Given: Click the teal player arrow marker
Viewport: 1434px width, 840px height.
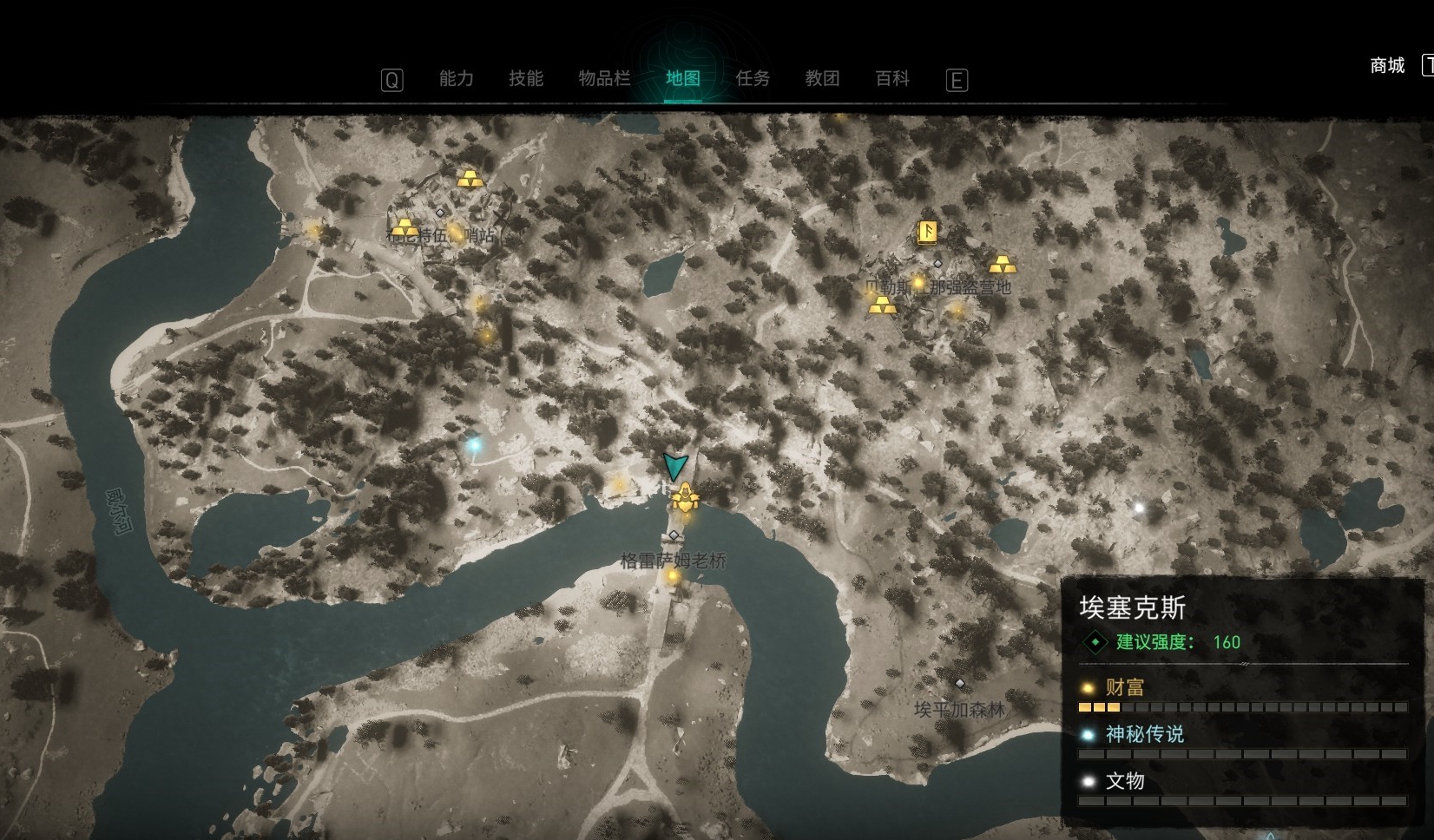Looking at the screenshot, I should pyautogui.click(x=674, y=466).
